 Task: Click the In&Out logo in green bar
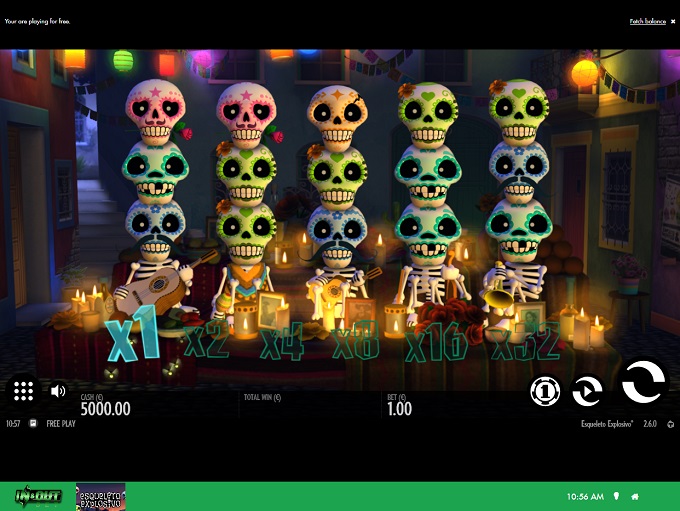37,496
